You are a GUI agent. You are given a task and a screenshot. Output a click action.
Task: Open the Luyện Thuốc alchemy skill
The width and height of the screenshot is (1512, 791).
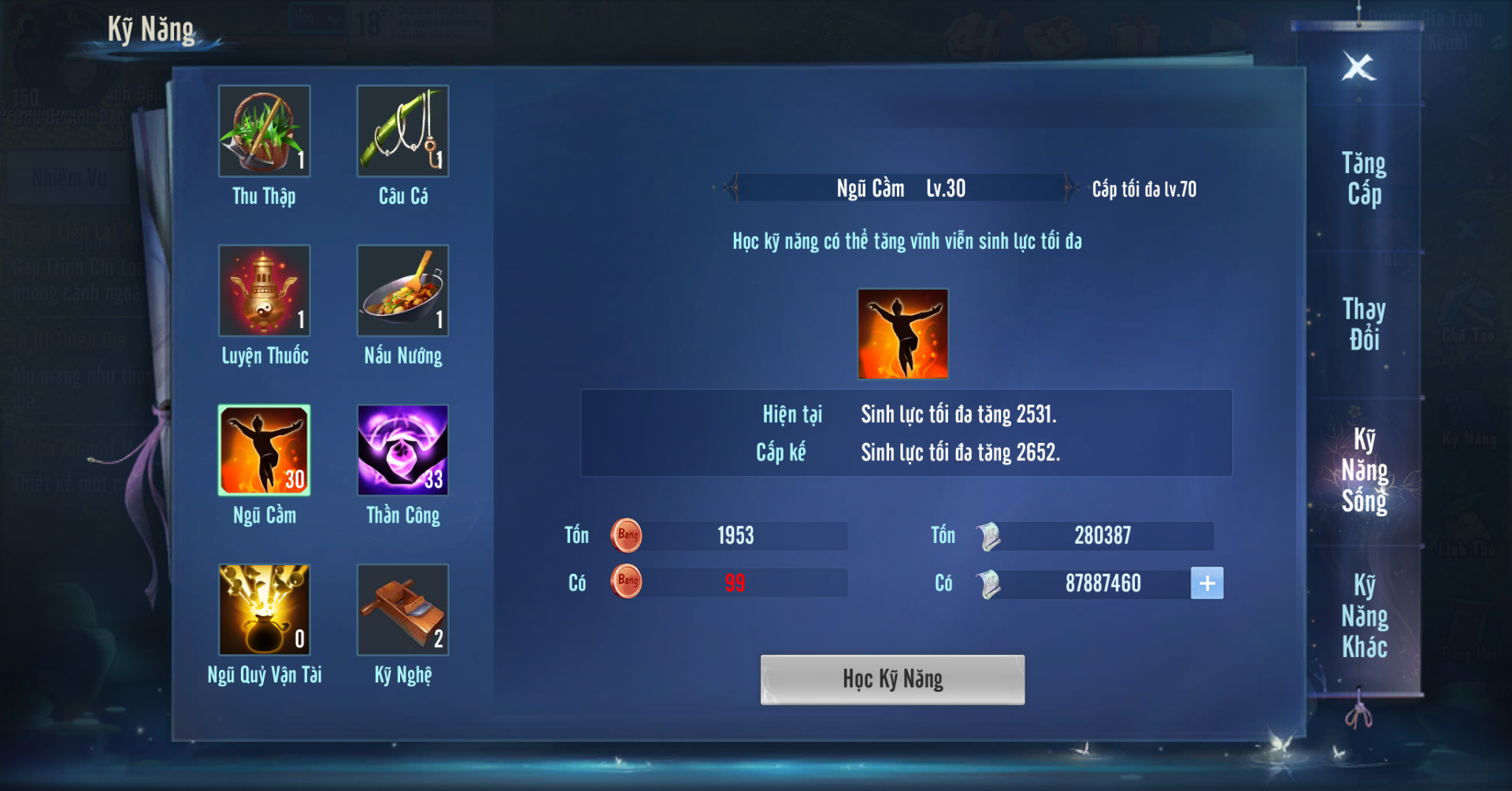pos(265,291)
